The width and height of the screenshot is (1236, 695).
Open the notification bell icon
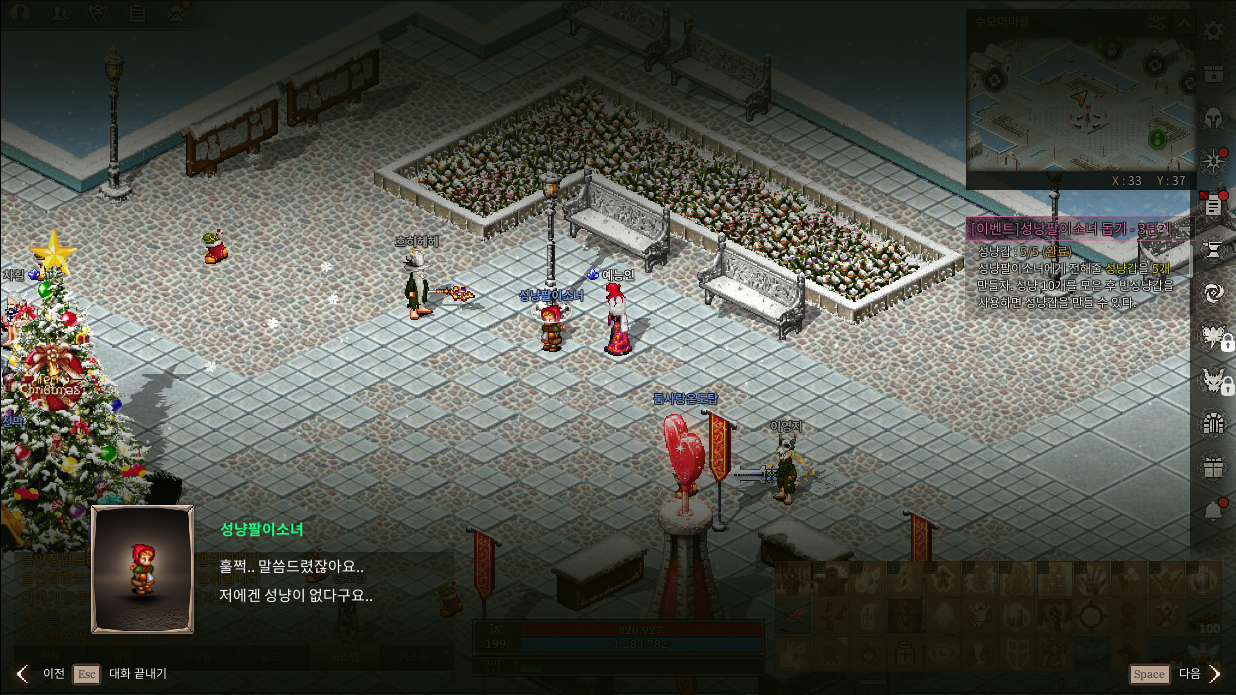click(x=1213, y=511)
